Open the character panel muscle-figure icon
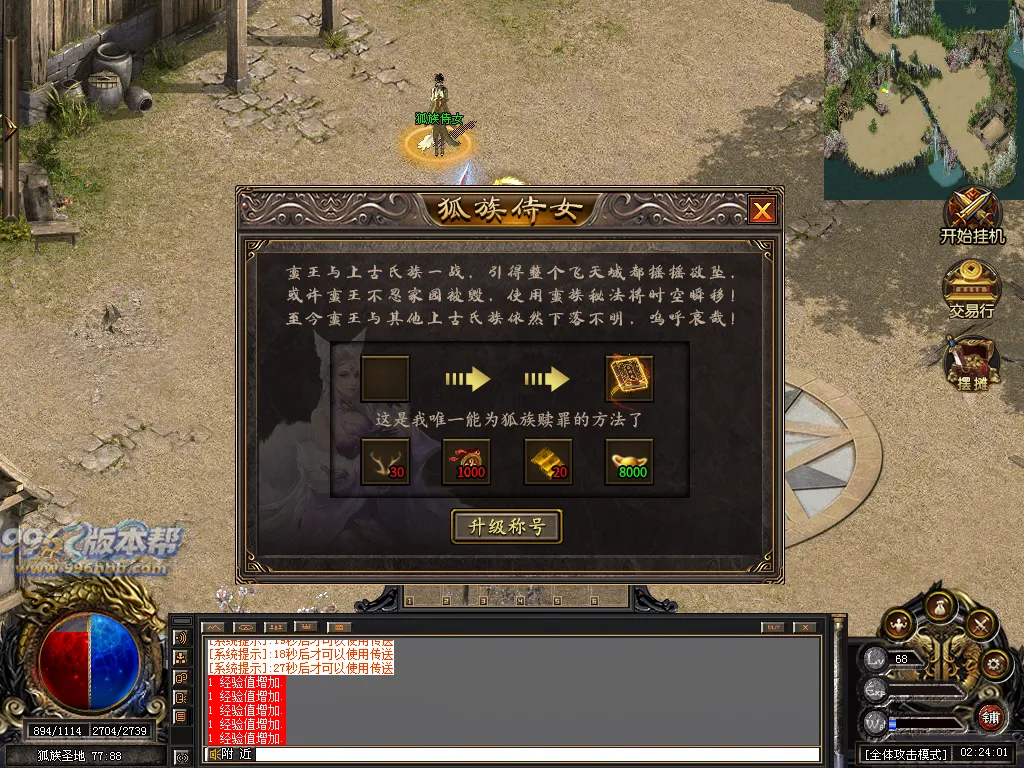 pos(899,623)
